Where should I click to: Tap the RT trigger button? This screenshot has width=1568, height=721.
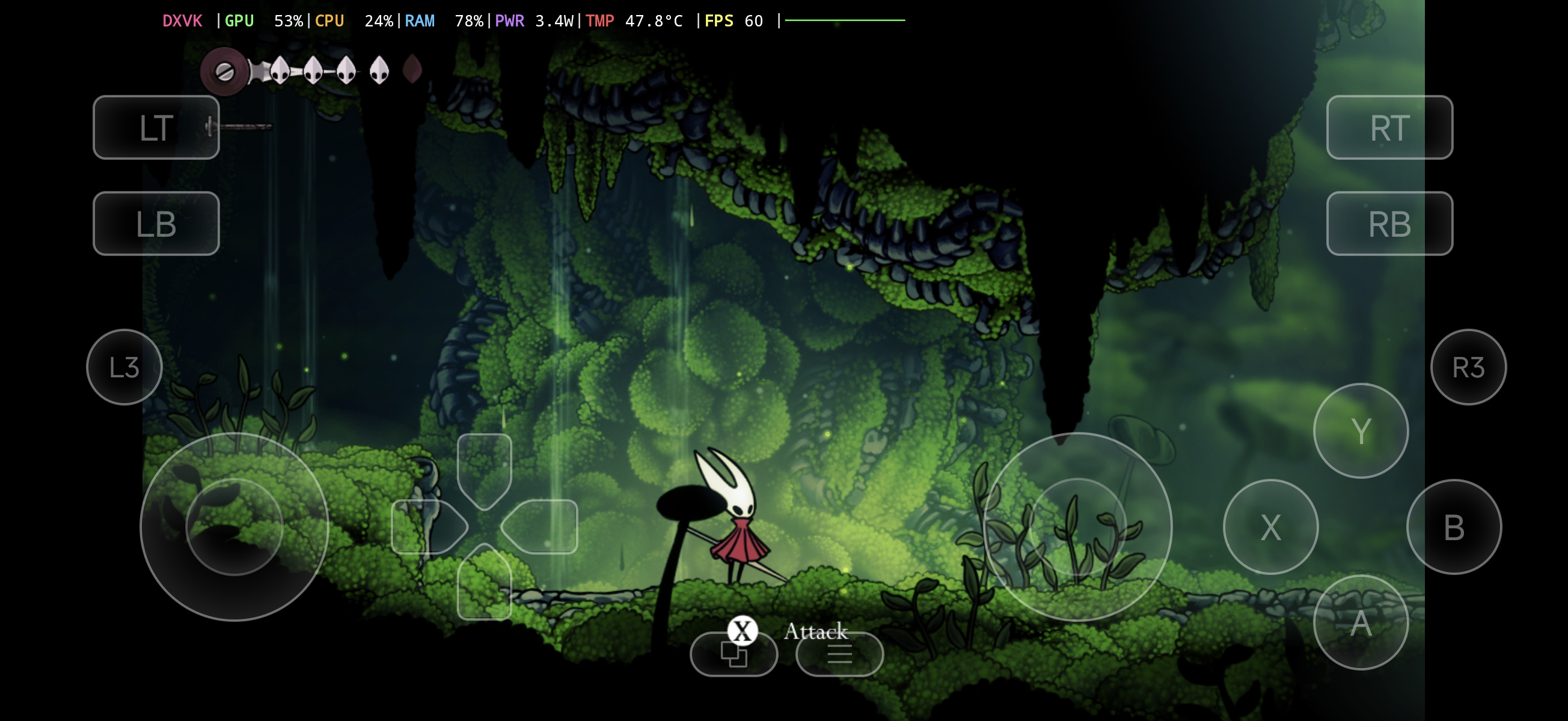1389,127
